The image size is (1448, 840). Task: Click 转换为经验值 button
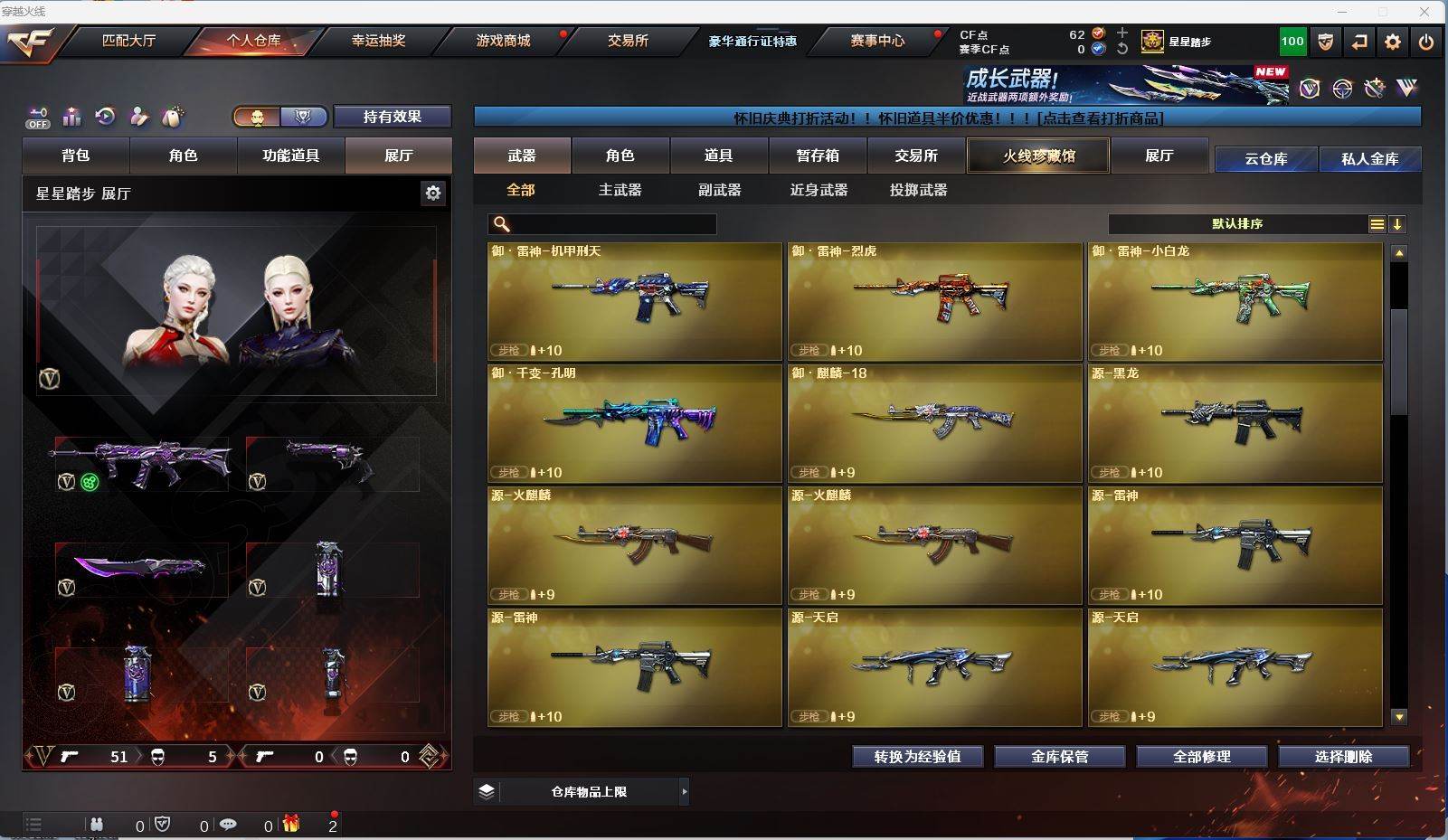pyautogui.click(x=917, y=757)
